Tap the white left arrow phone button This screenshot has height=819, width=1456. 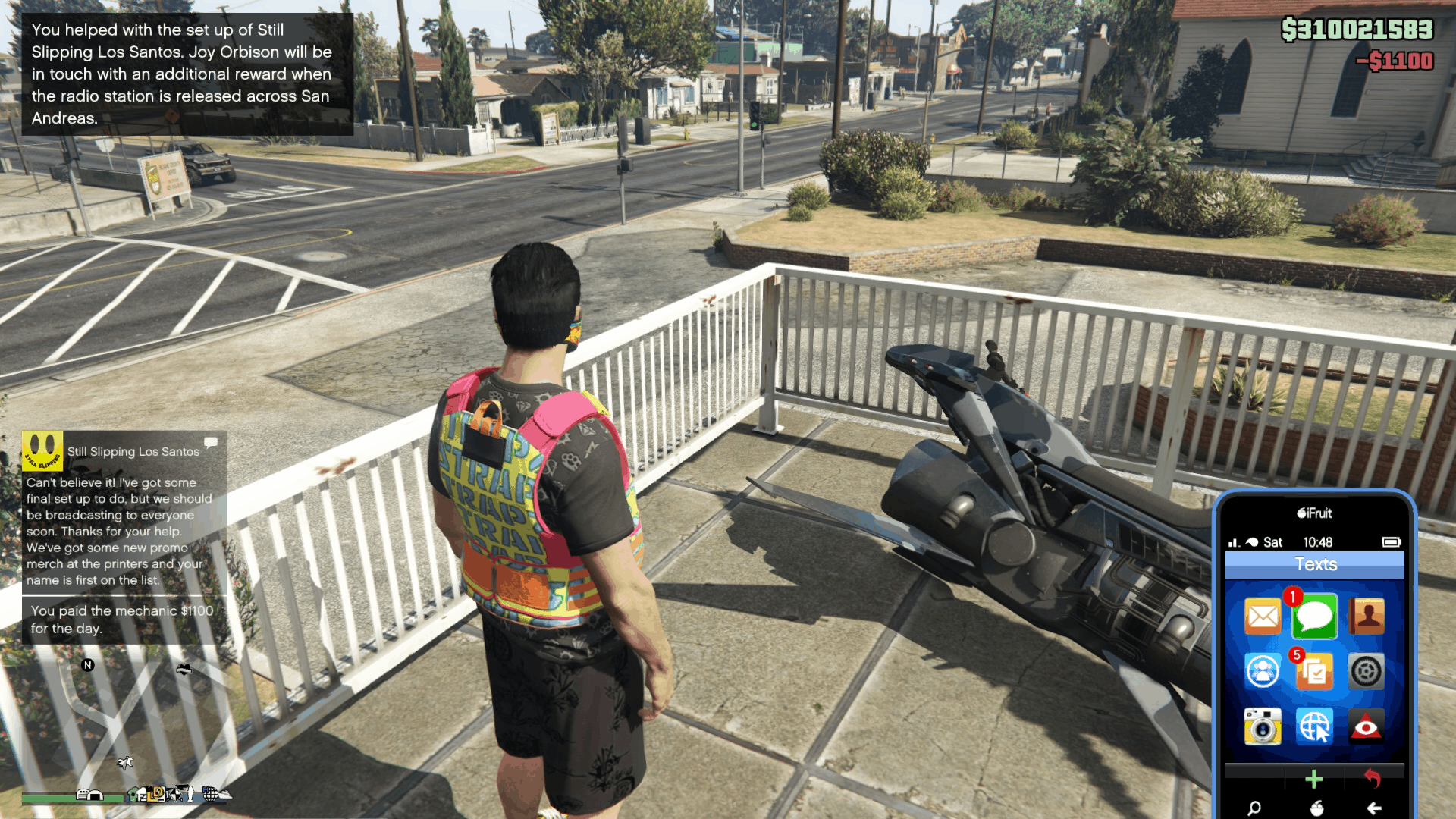click(1374, 808)
